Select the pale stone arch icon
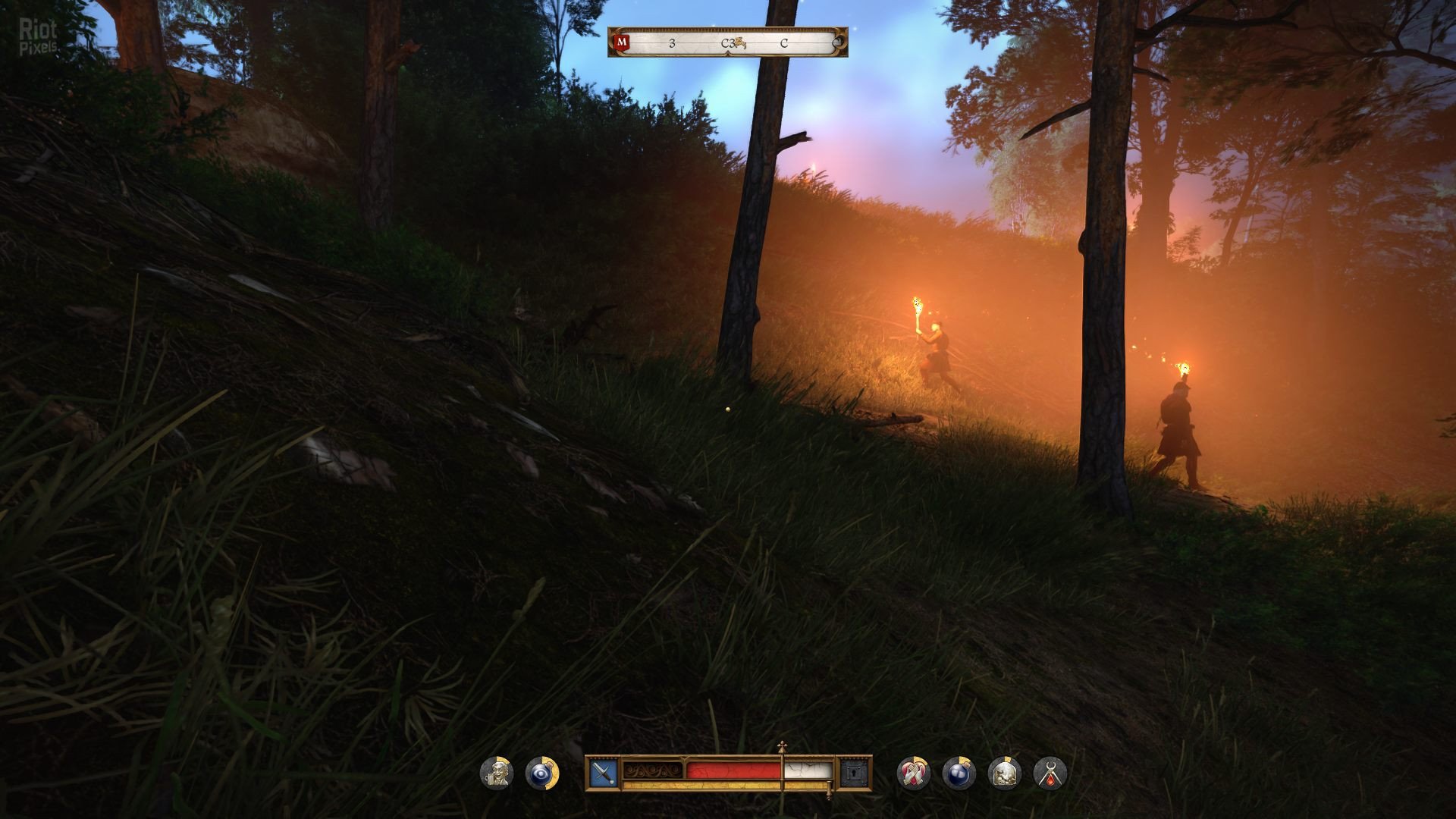This screenshot has width=1456, height=819. tap(1004, 773)
